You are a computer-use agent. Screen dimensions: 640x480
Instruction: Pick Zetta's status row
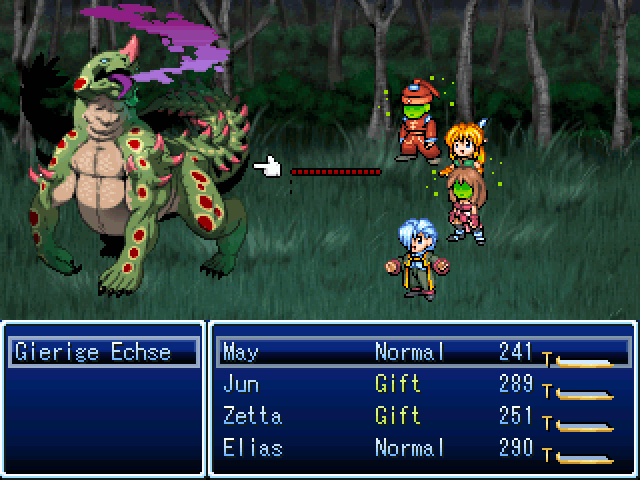tap(422, 416)
